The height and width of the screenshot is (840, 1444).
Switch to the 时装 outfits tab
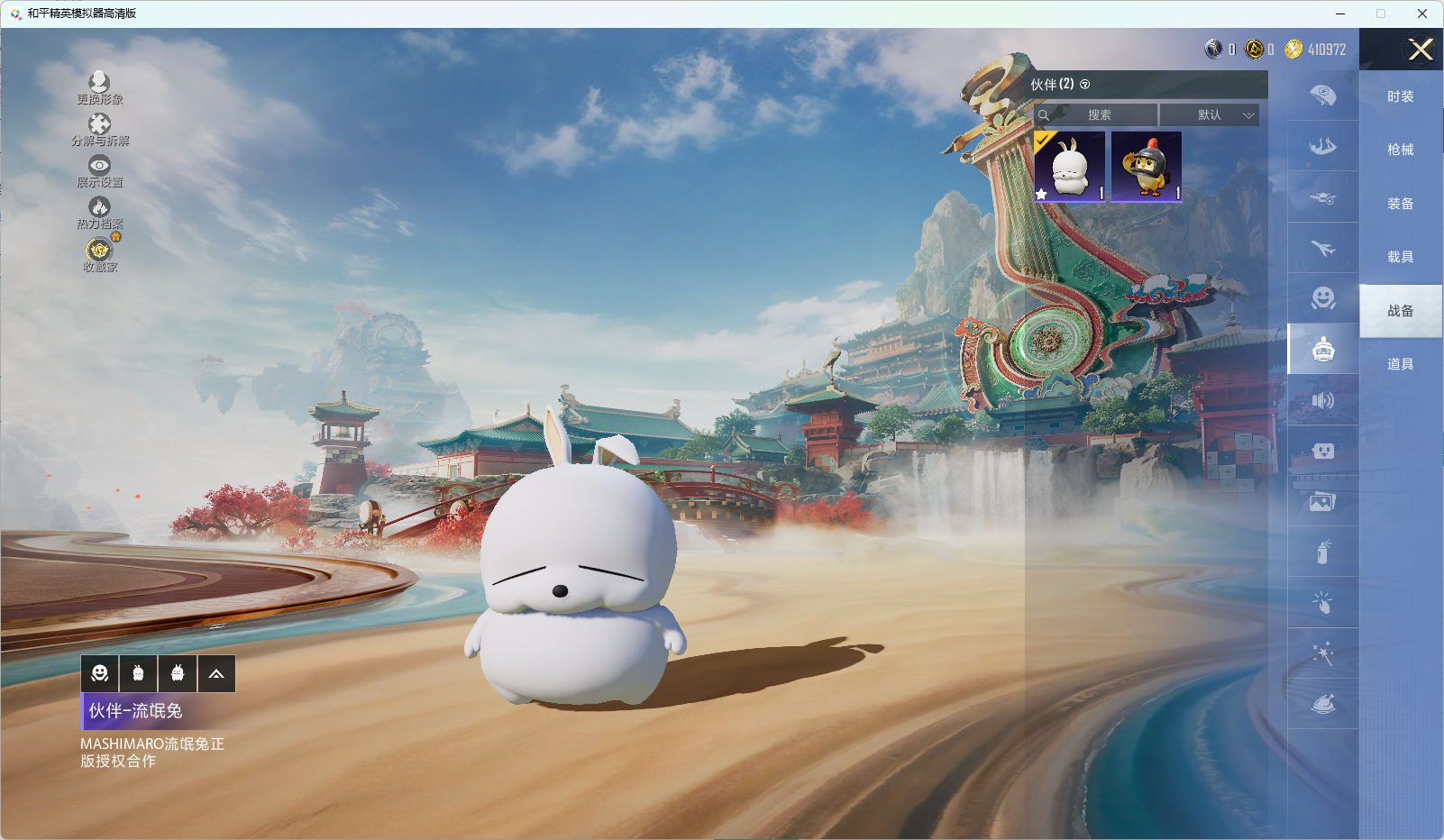click(x=1400, y=96)
